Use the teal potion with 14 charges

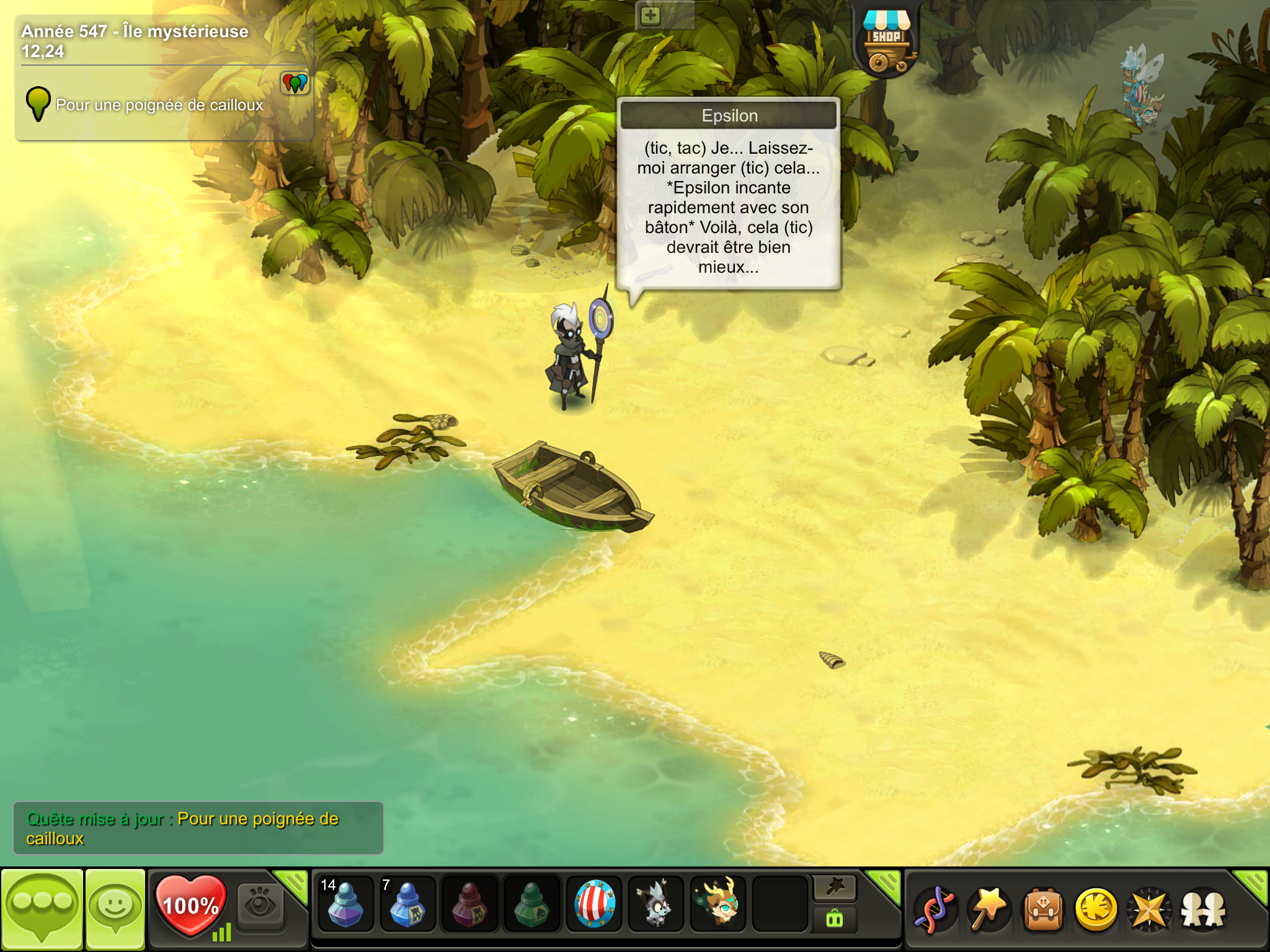(345, 904)
